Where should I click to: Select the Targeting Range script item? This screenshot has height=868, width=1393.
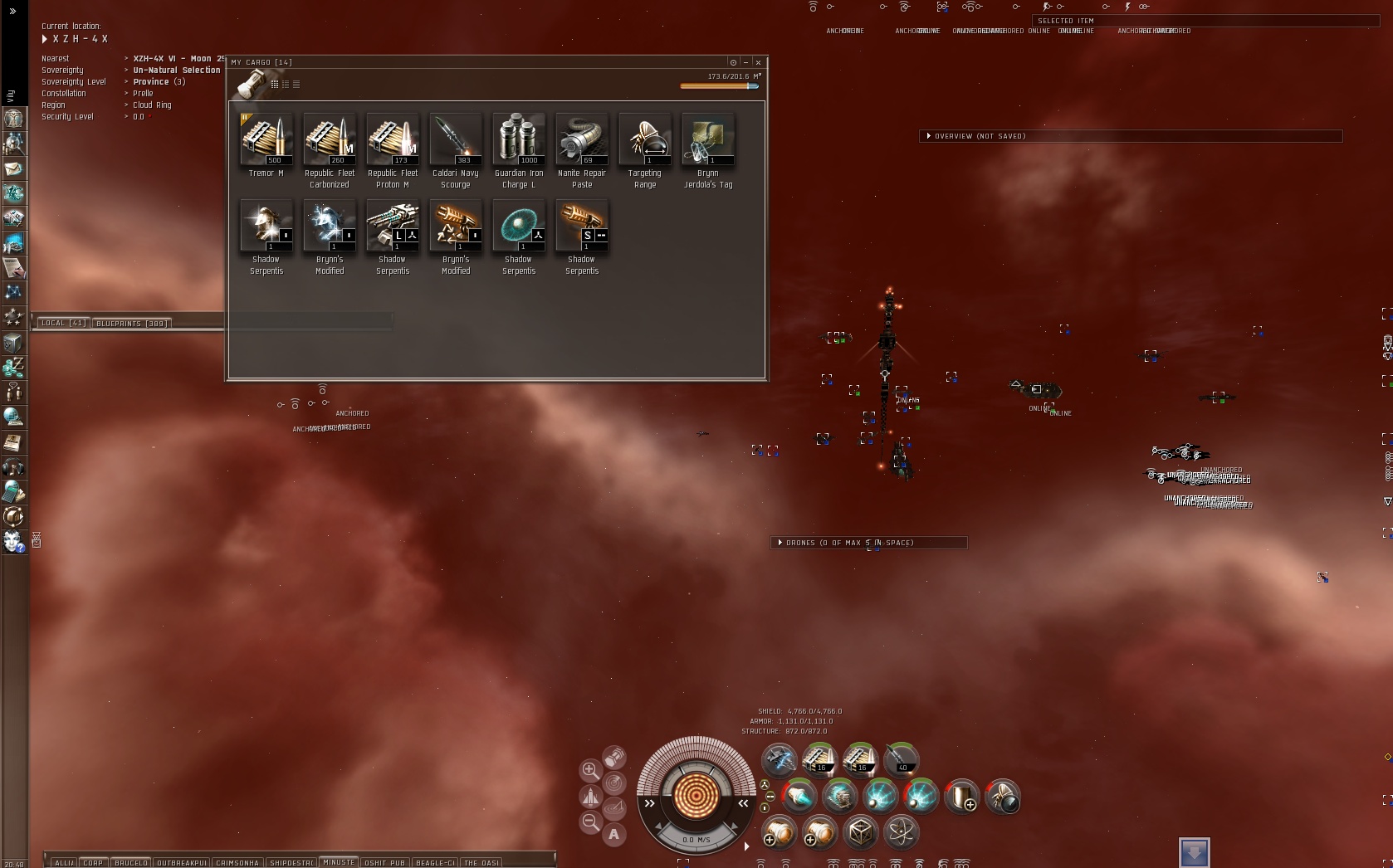(x=645, y=139)
